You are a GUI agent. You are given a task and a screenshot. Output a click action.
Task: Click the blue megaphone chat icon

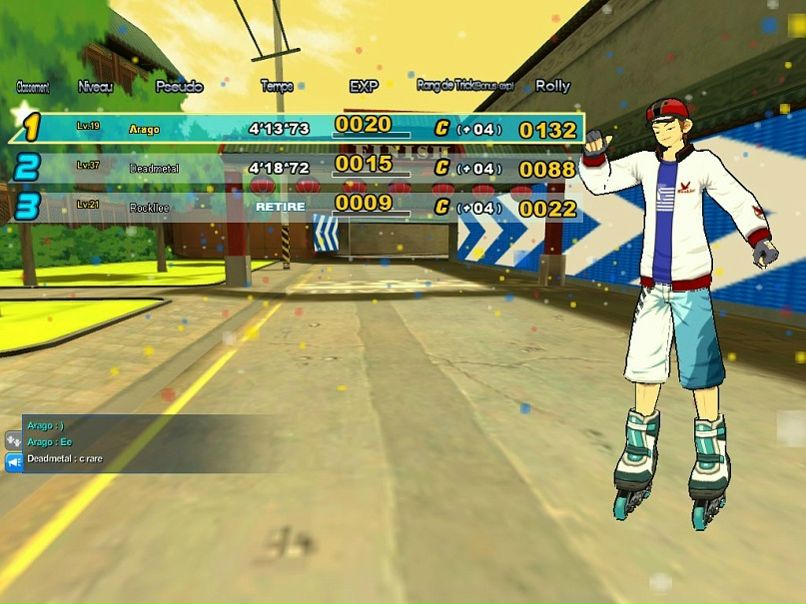14,461
